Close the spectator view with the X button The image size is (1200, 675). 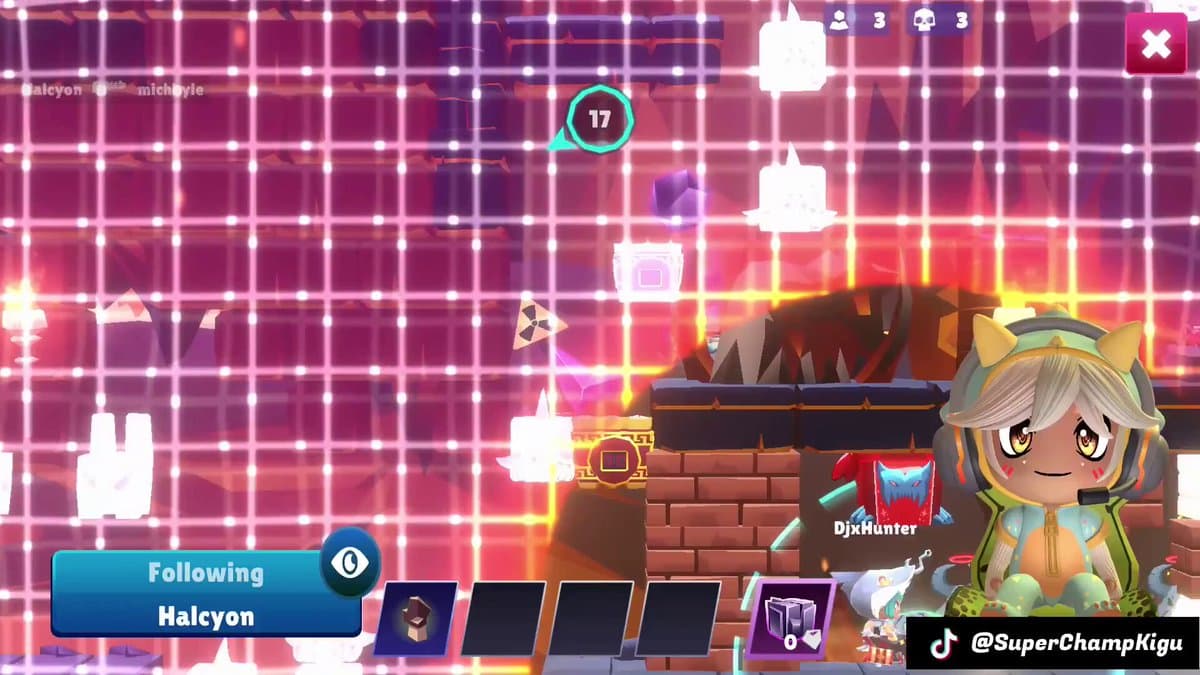[x=1156, y=44]
